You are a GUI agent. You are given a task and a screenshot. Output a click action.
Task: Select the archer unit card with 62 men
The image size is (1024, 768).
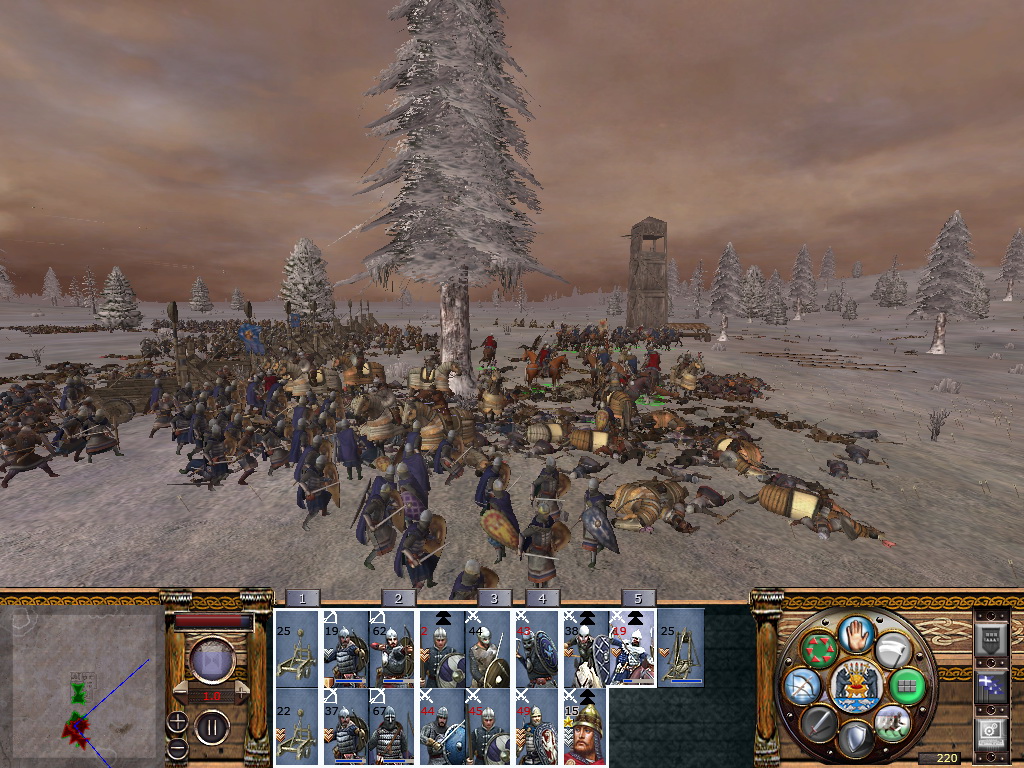[x=392, y=648]
